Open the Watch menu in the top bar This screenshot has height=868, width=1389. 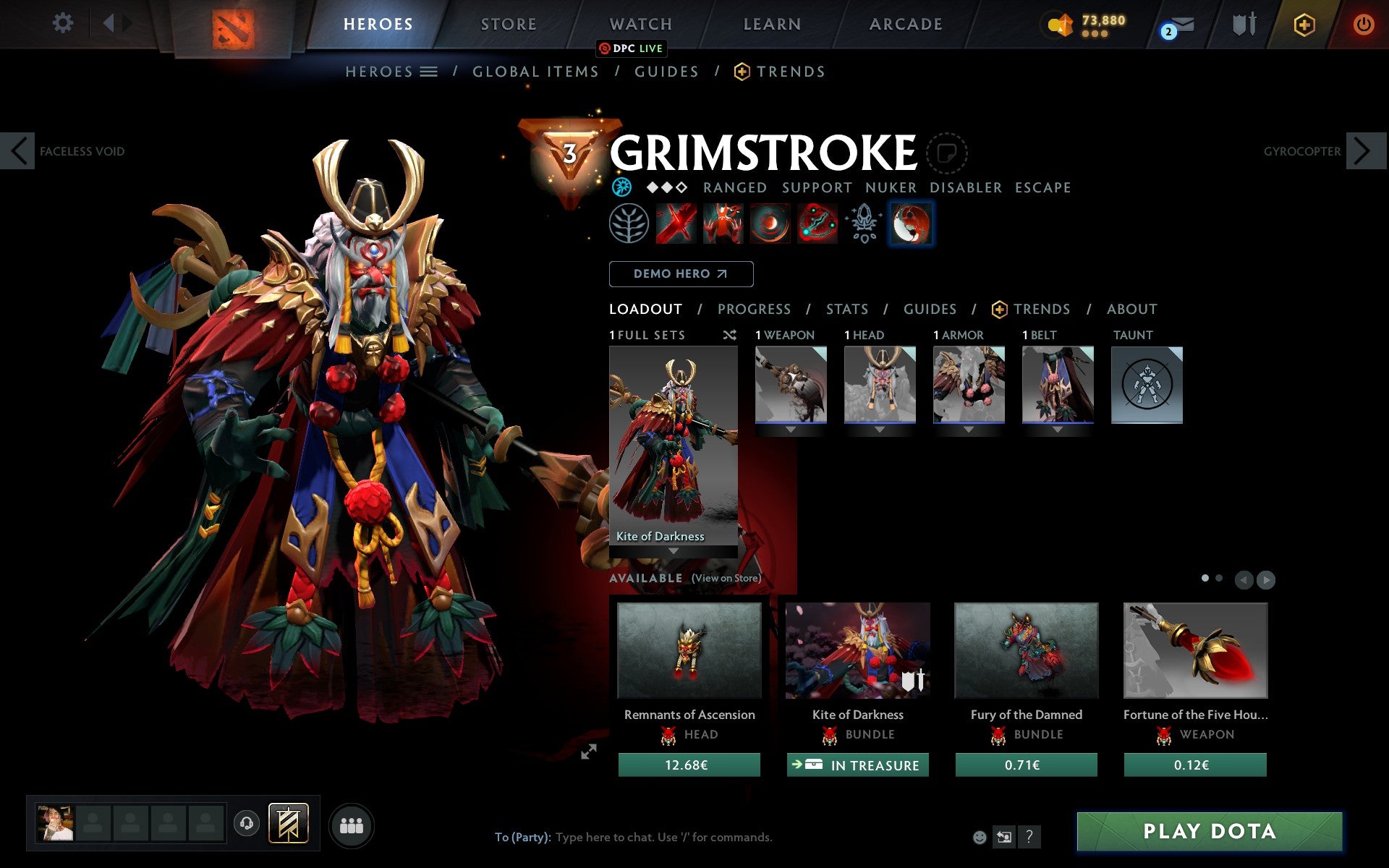640,23
